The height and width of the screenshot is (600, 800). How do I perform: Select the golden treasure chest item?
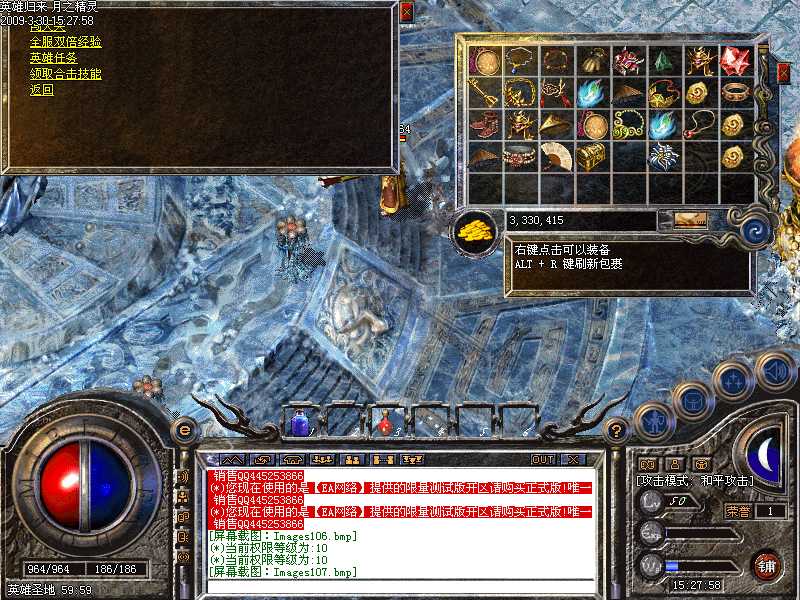(x=591, y=155)
